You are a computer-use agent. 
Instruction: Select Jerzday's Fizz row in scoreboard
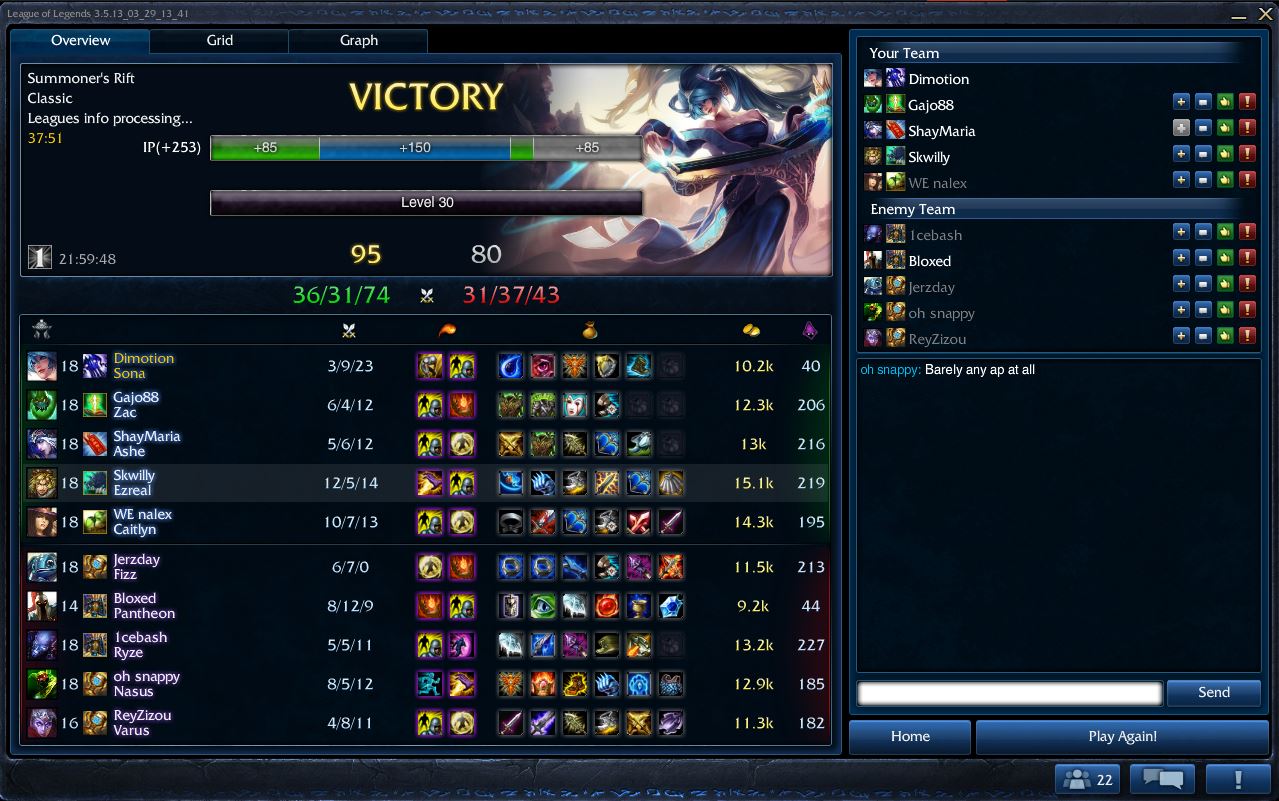[425, 567]
